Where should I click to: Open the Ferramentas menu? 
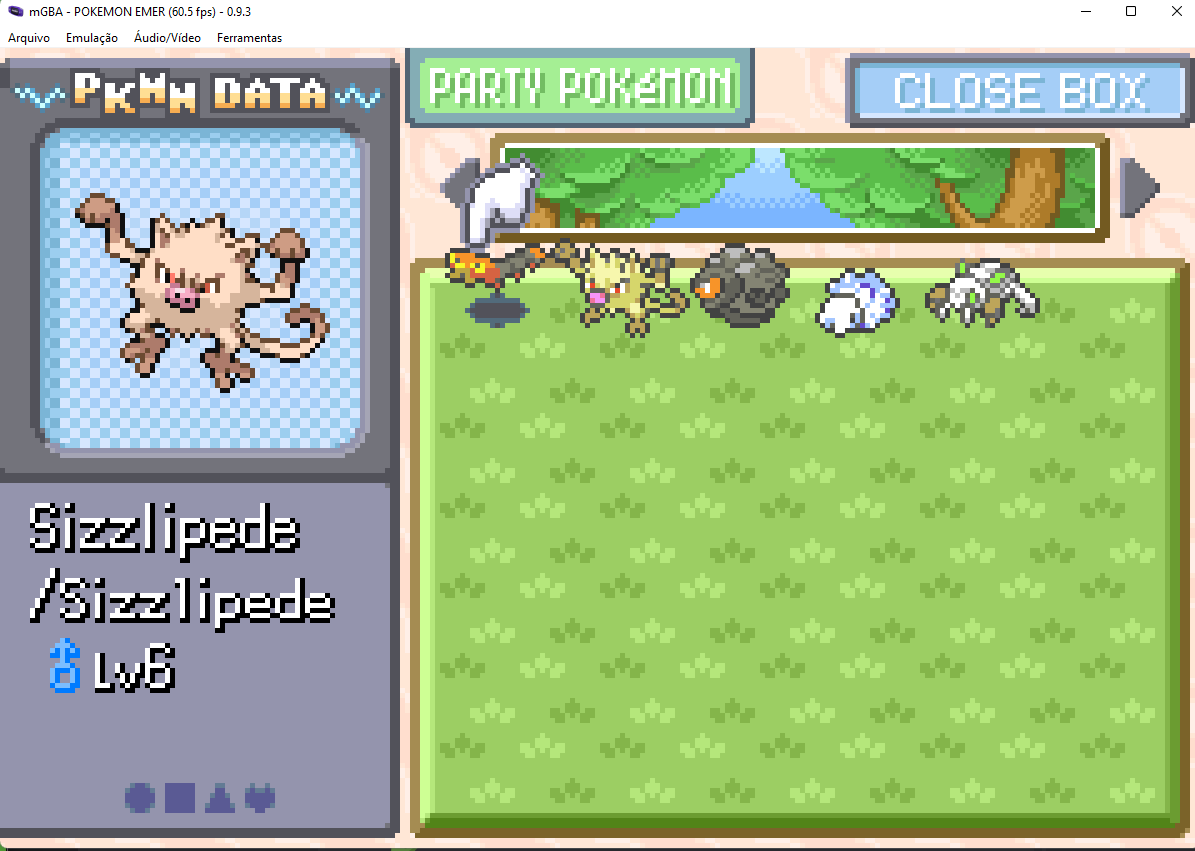(x=249, y=38)
